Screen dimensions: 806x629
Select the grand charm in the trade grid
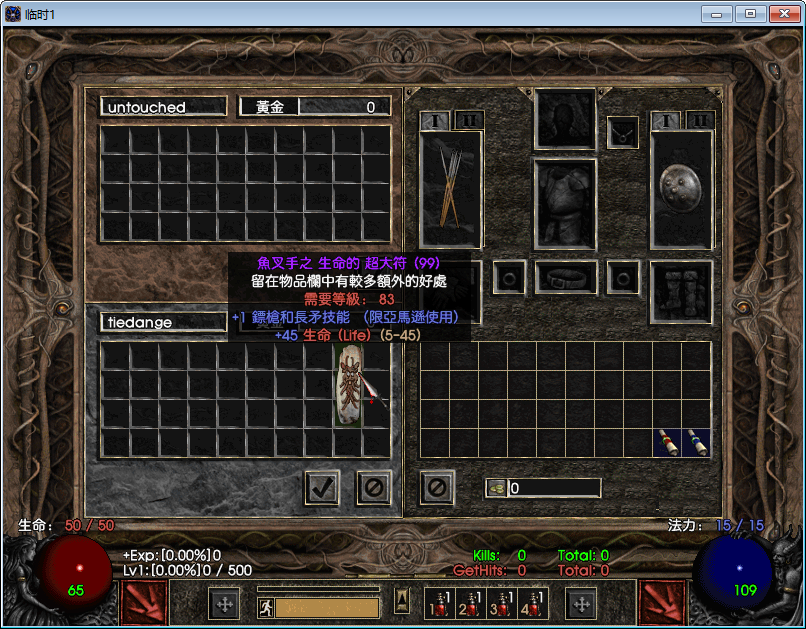[x=349, y=386]
